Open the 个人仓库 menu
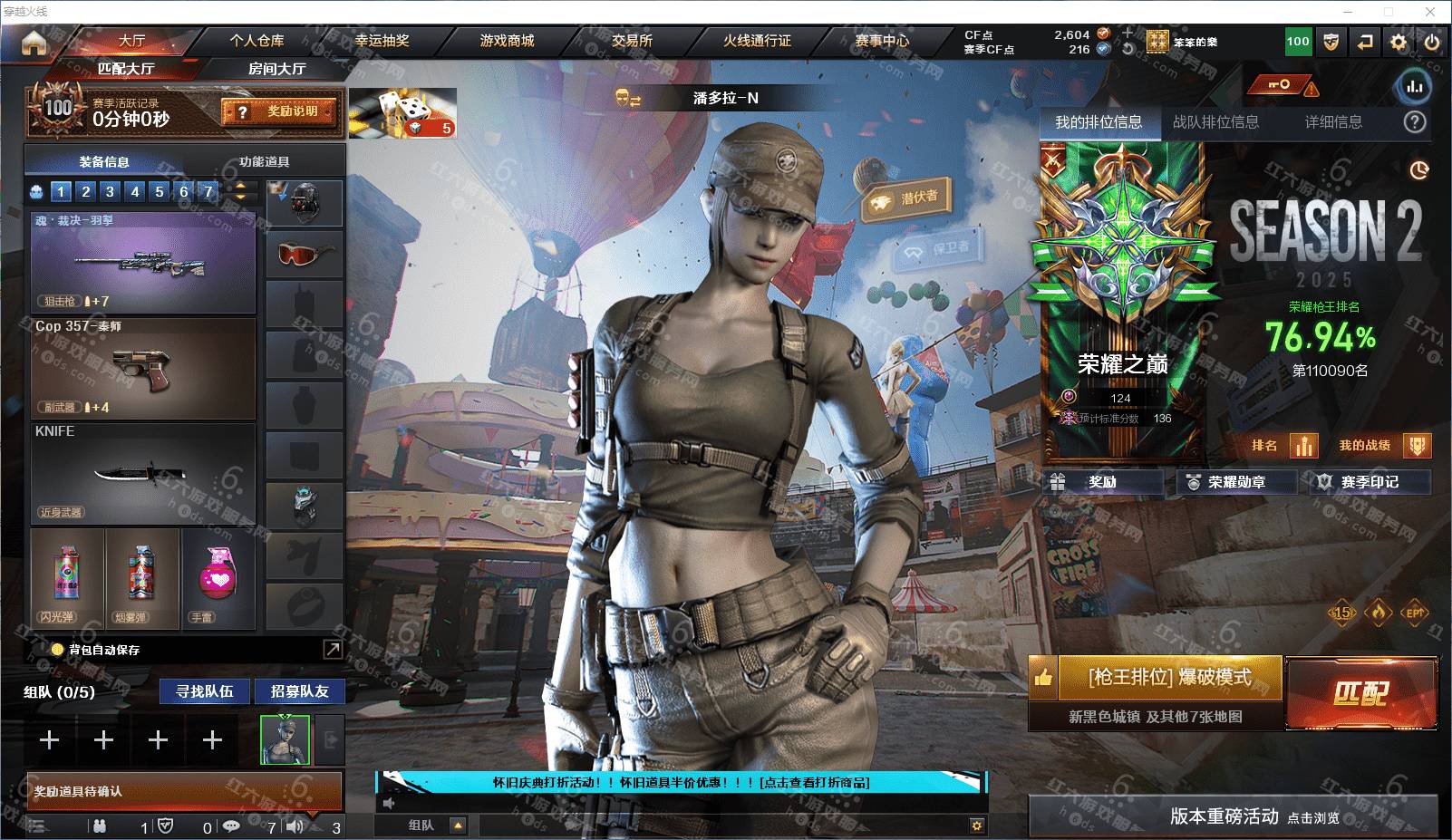1452x840 pixels. tap(257, 41)
